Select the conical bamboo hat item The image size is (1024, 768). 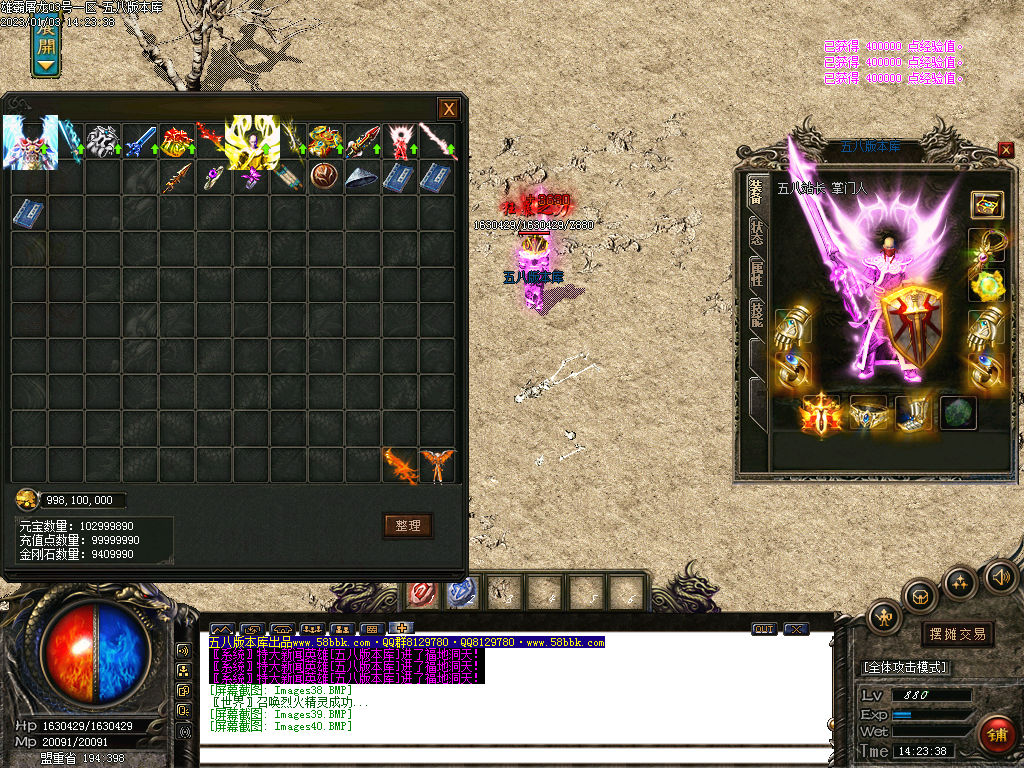(x=361, y=178)
